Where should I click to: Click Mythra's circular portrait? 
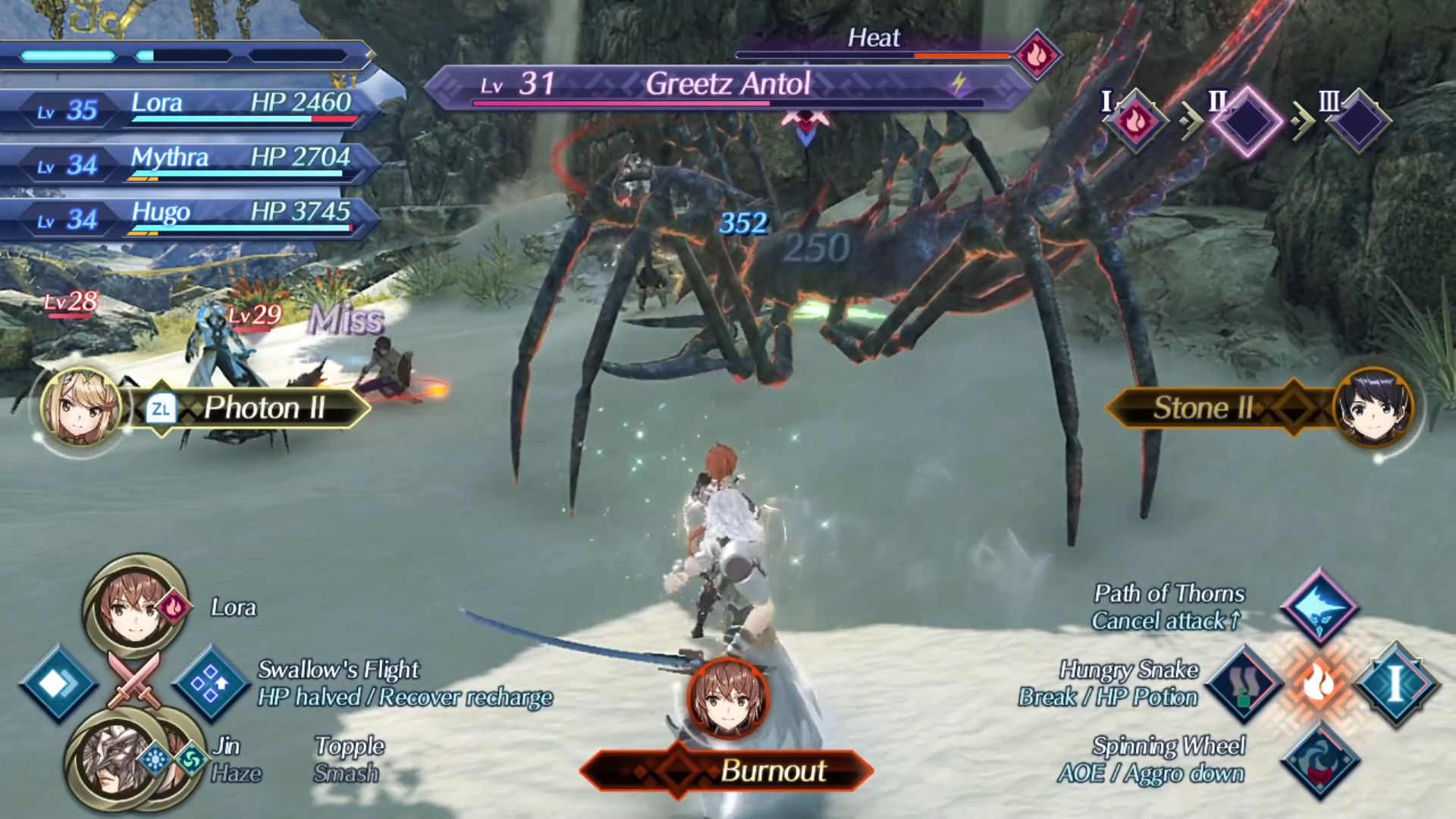pos(81,409)
